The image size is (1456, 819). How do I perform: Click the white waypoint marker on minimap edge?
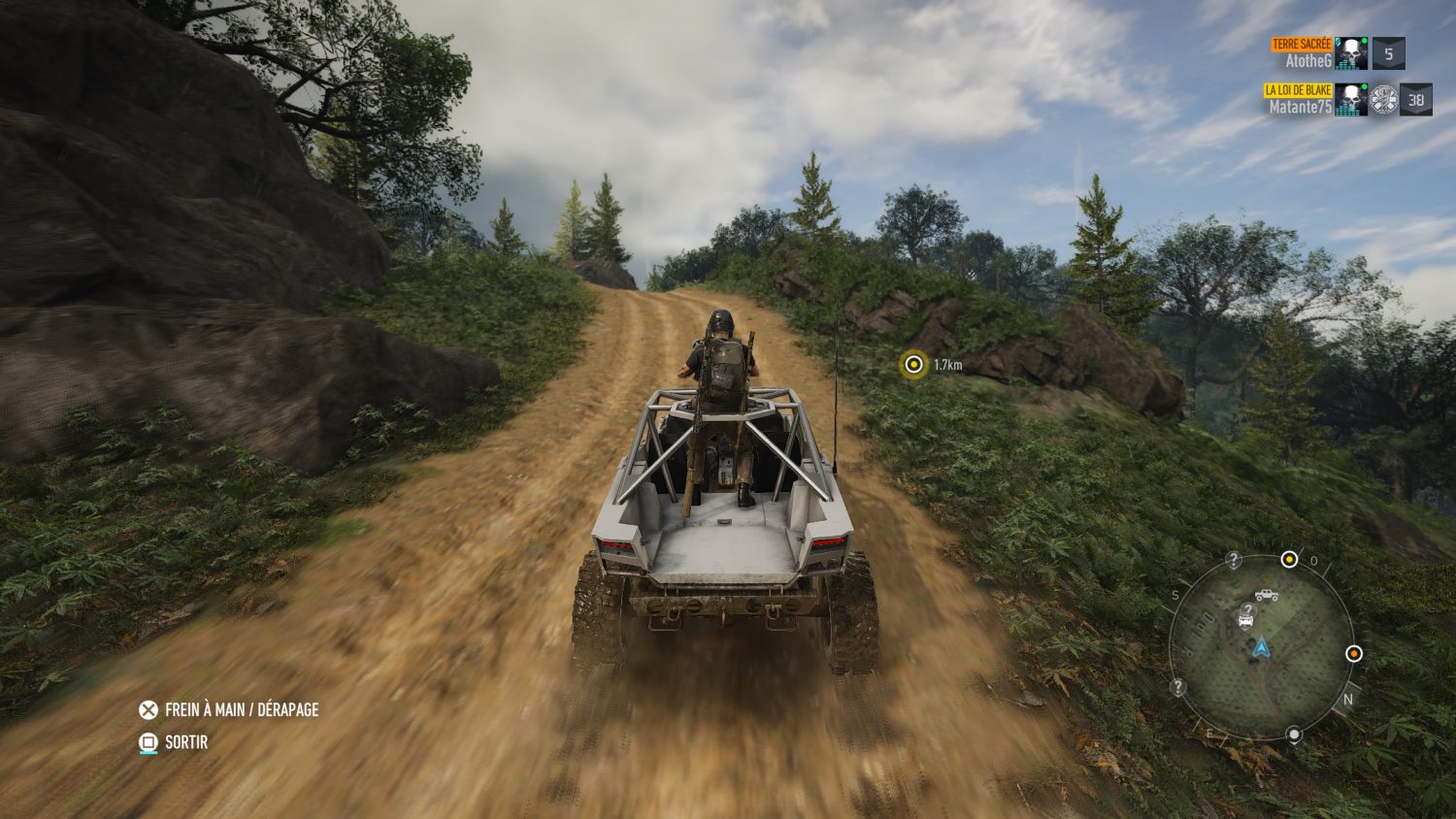point(1294,735)
